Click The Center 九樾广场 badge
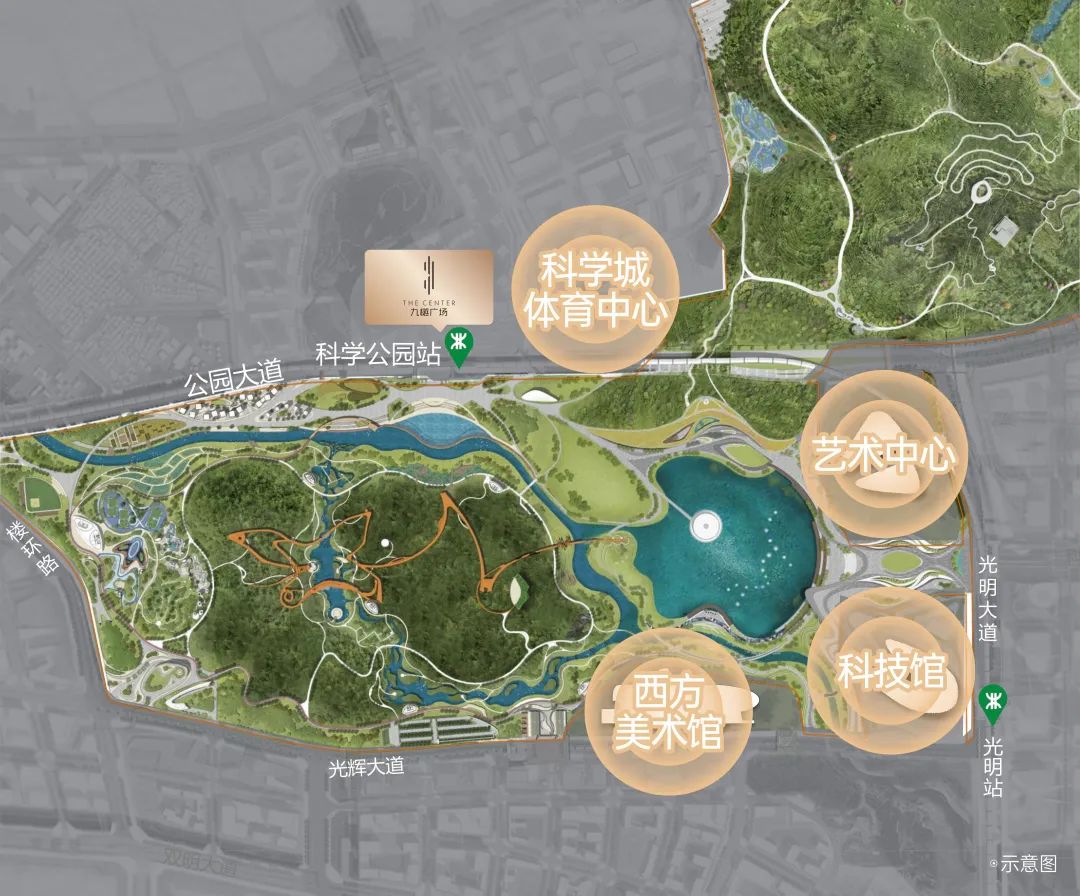 (429, 287)
